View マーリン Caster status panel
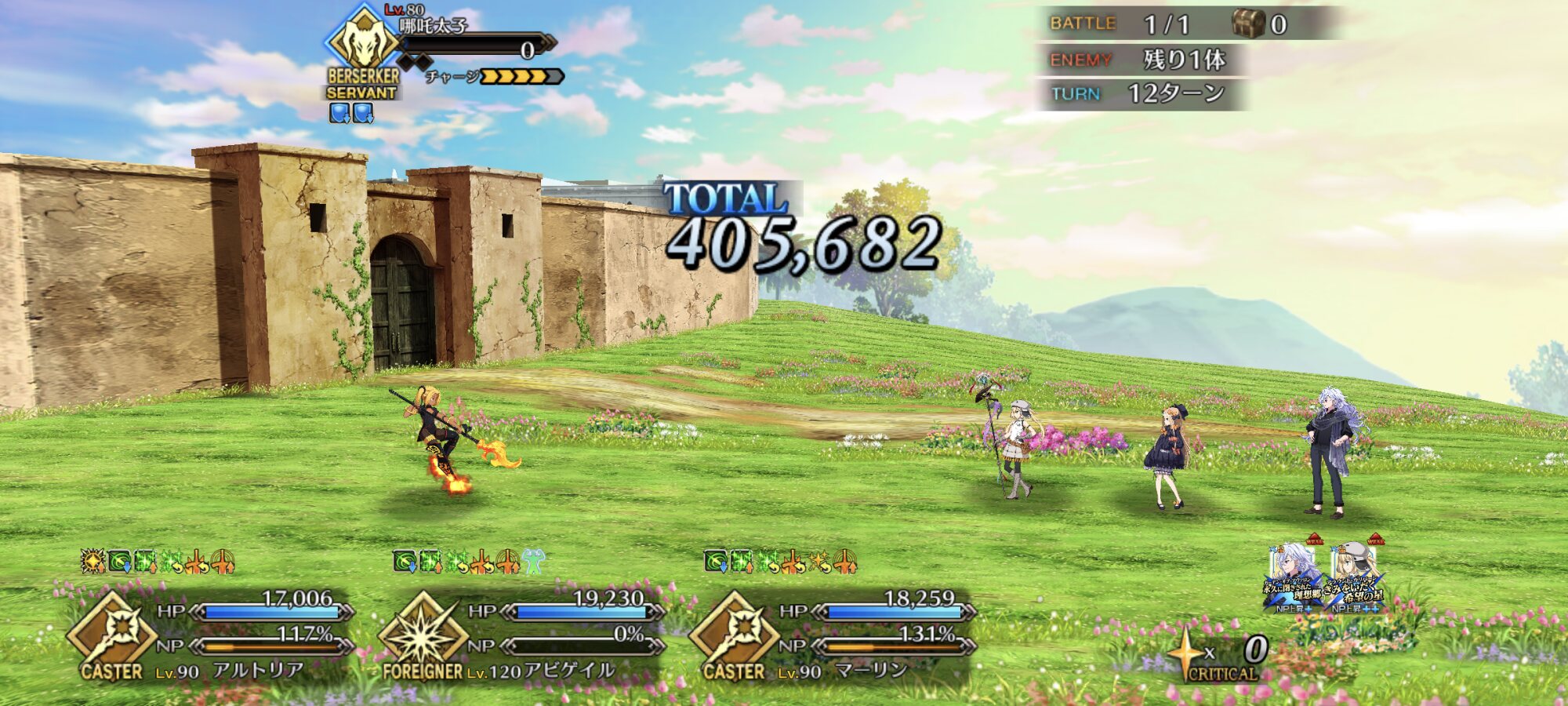This screenshot has height=706, width=1568. coord(833,635)
